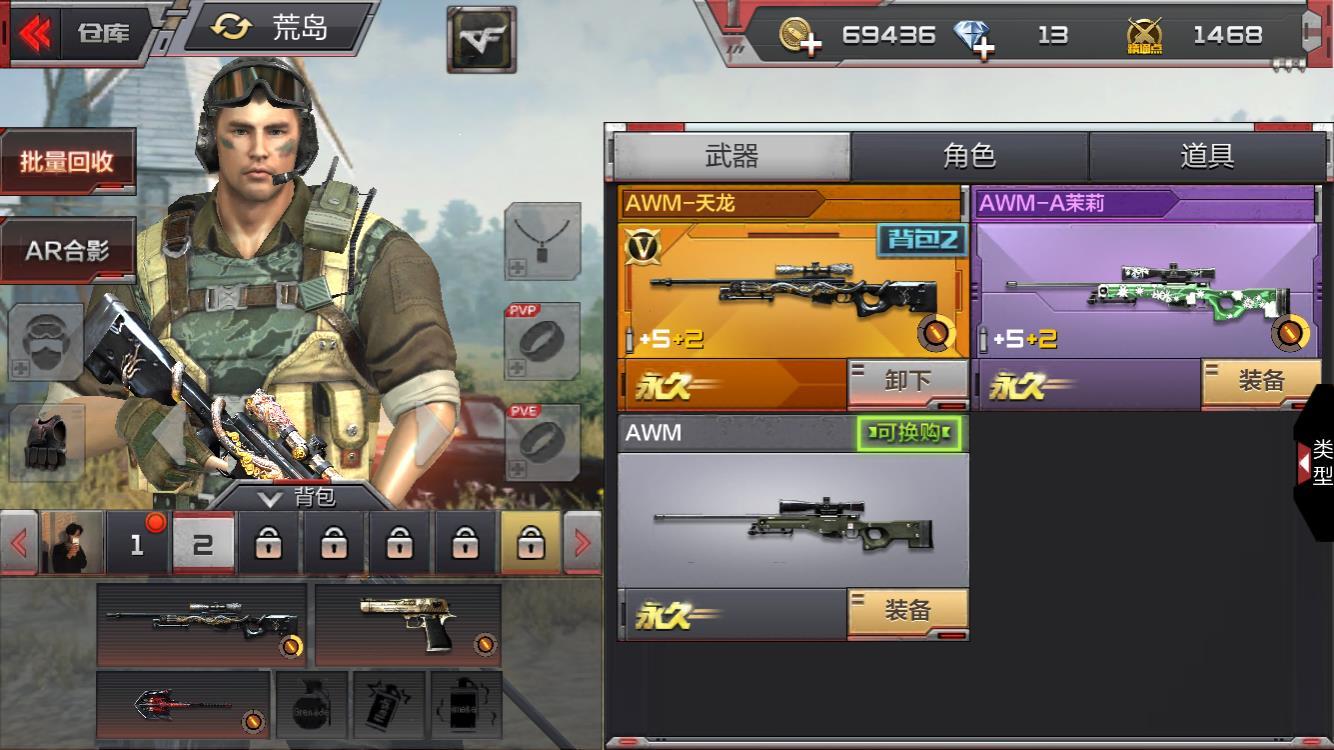Equip the AWM-A茉莉 sniper rifle
1334x750 pixels.
[x=1260, y=383]
